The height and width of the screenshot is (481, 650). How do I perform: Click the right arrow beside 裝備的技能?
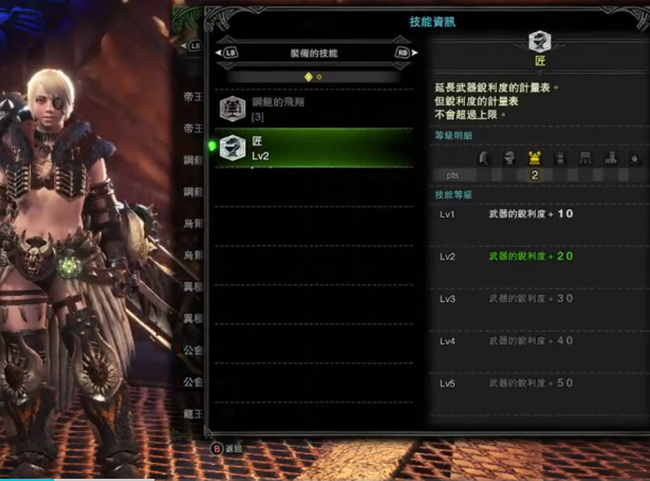click(x=403, y=52)
